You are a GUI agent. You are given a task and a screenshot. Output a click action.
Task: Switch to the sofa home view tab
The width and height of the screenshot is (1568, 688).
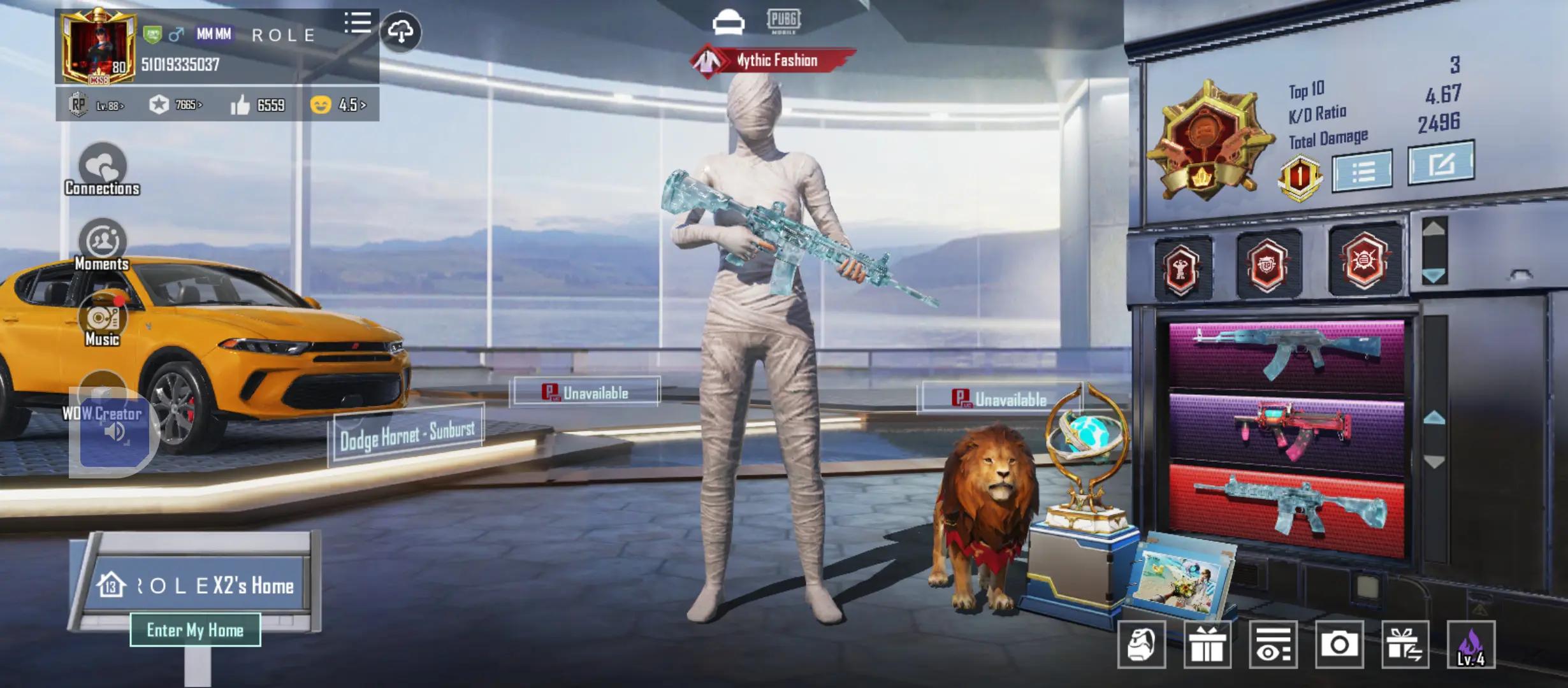coord(728,22)
